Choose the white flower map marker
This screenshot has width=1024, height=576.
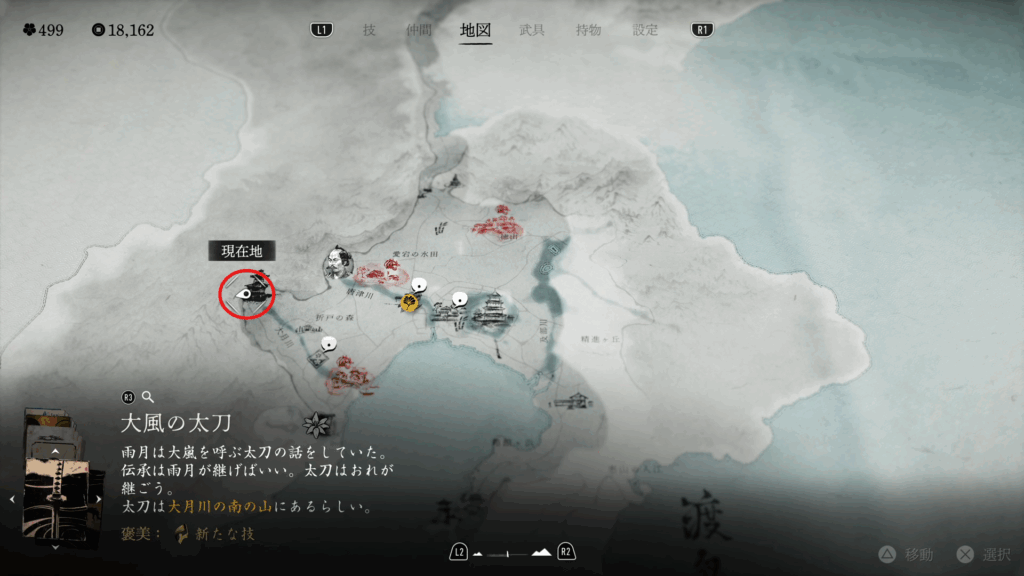coord(317,424)
